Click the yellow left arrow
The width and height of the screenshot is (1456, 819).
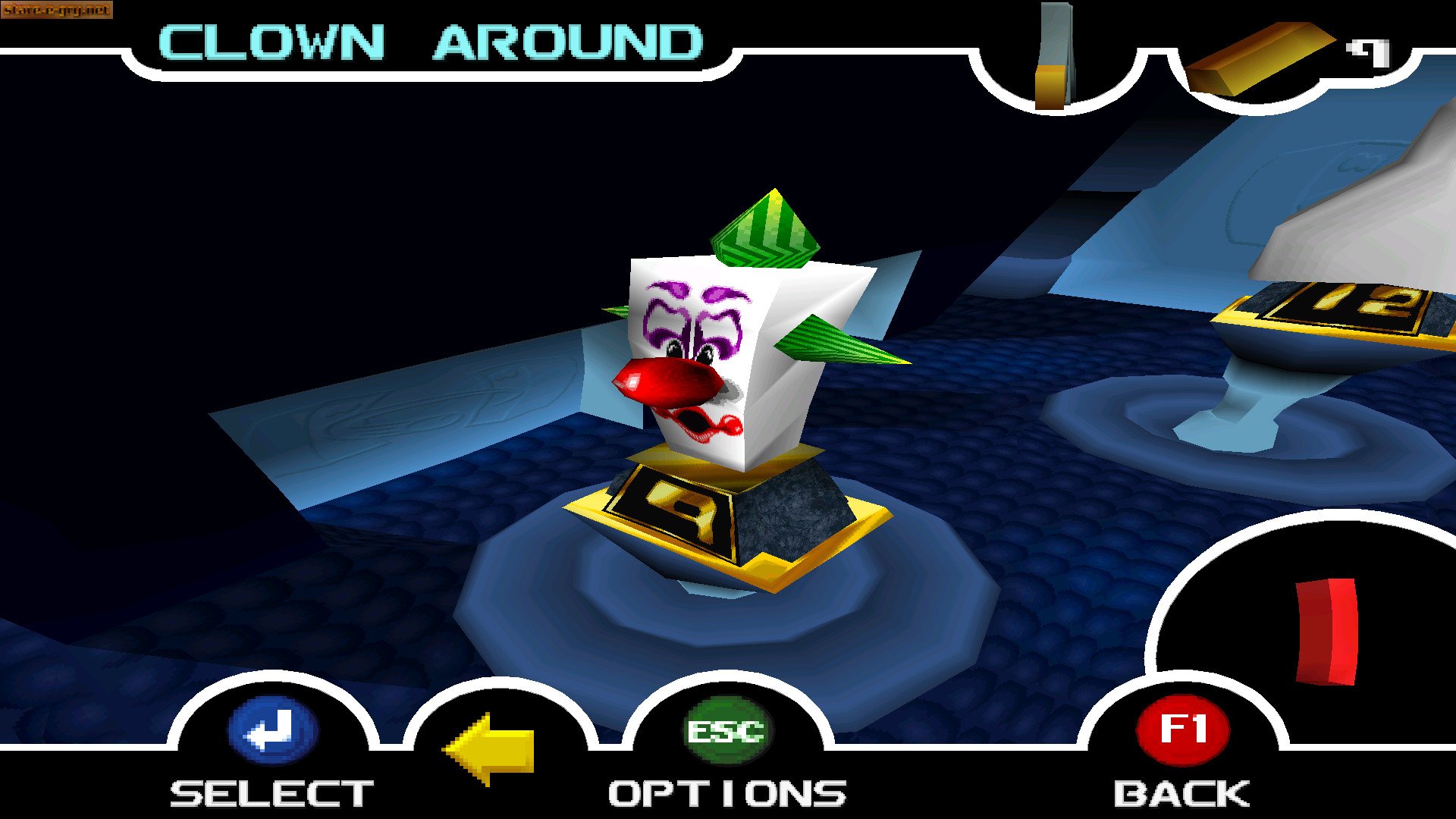(x=491, y=747)
